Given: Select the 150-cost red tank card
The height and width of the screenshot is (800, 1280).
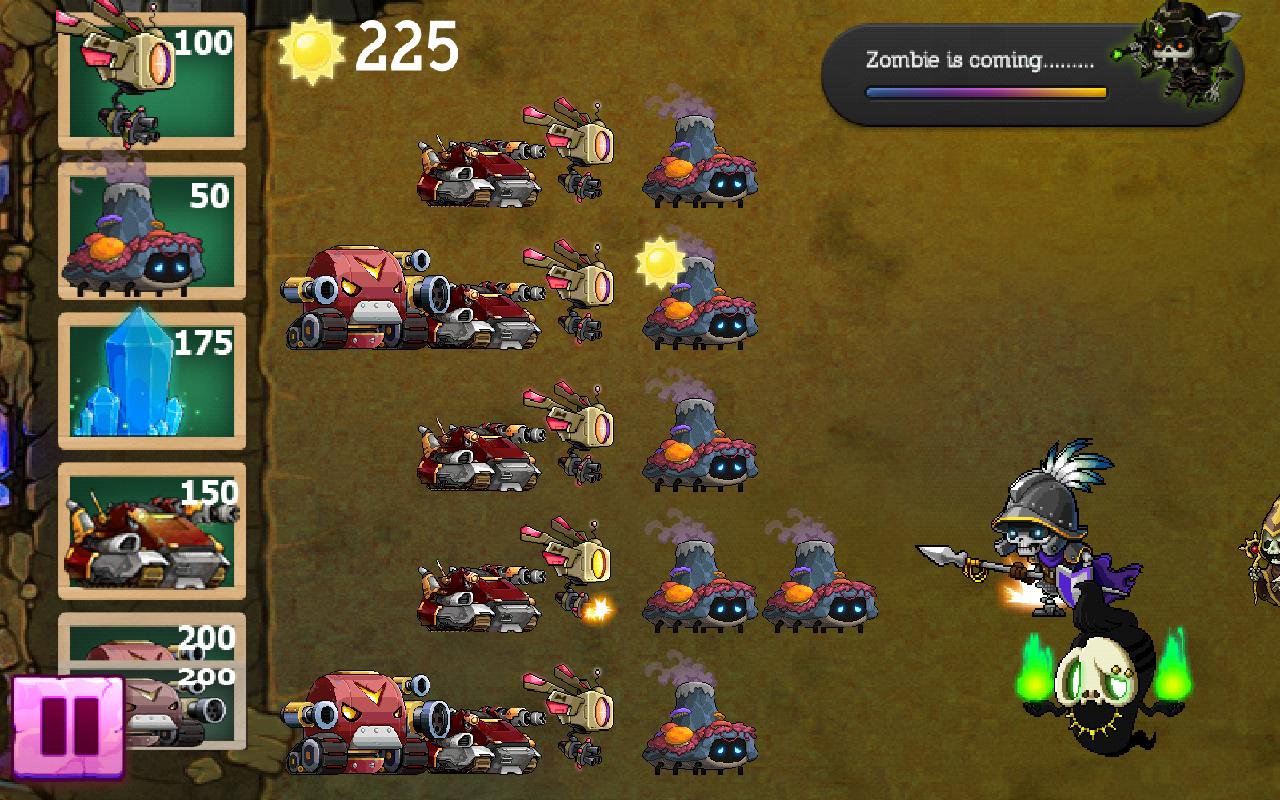Looking at the screenshot, I should pos(150,530).
